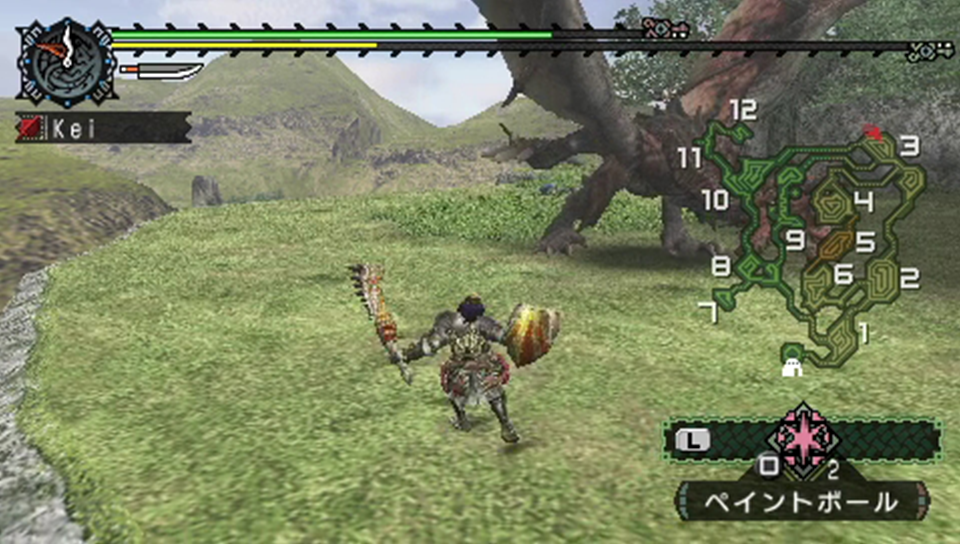Click the red player marker on the minimap
The height and width of the screenshot is (544, 960).
873,132
